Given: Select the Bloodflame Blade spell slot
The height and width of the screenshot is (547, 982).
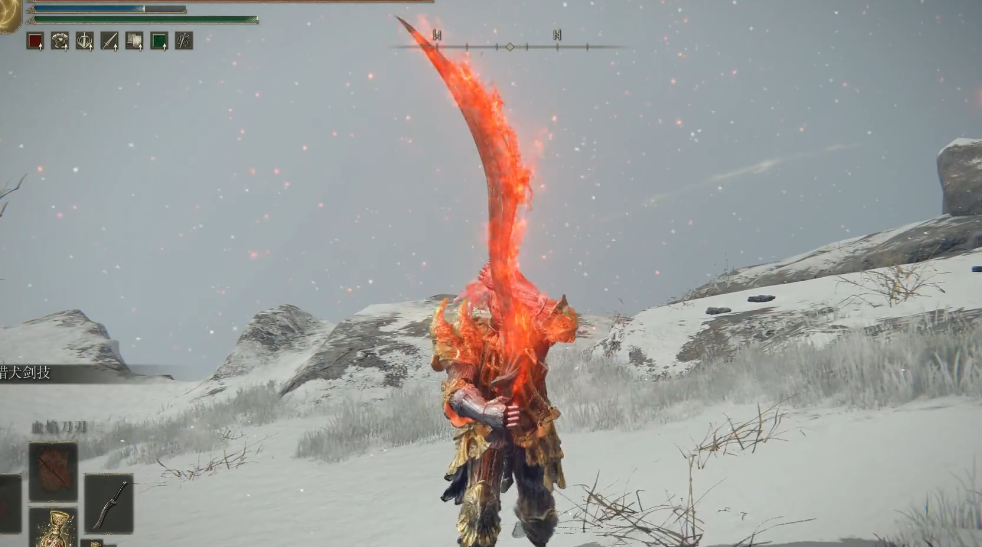Looking at the screenshot, I should tap(52, 471).
